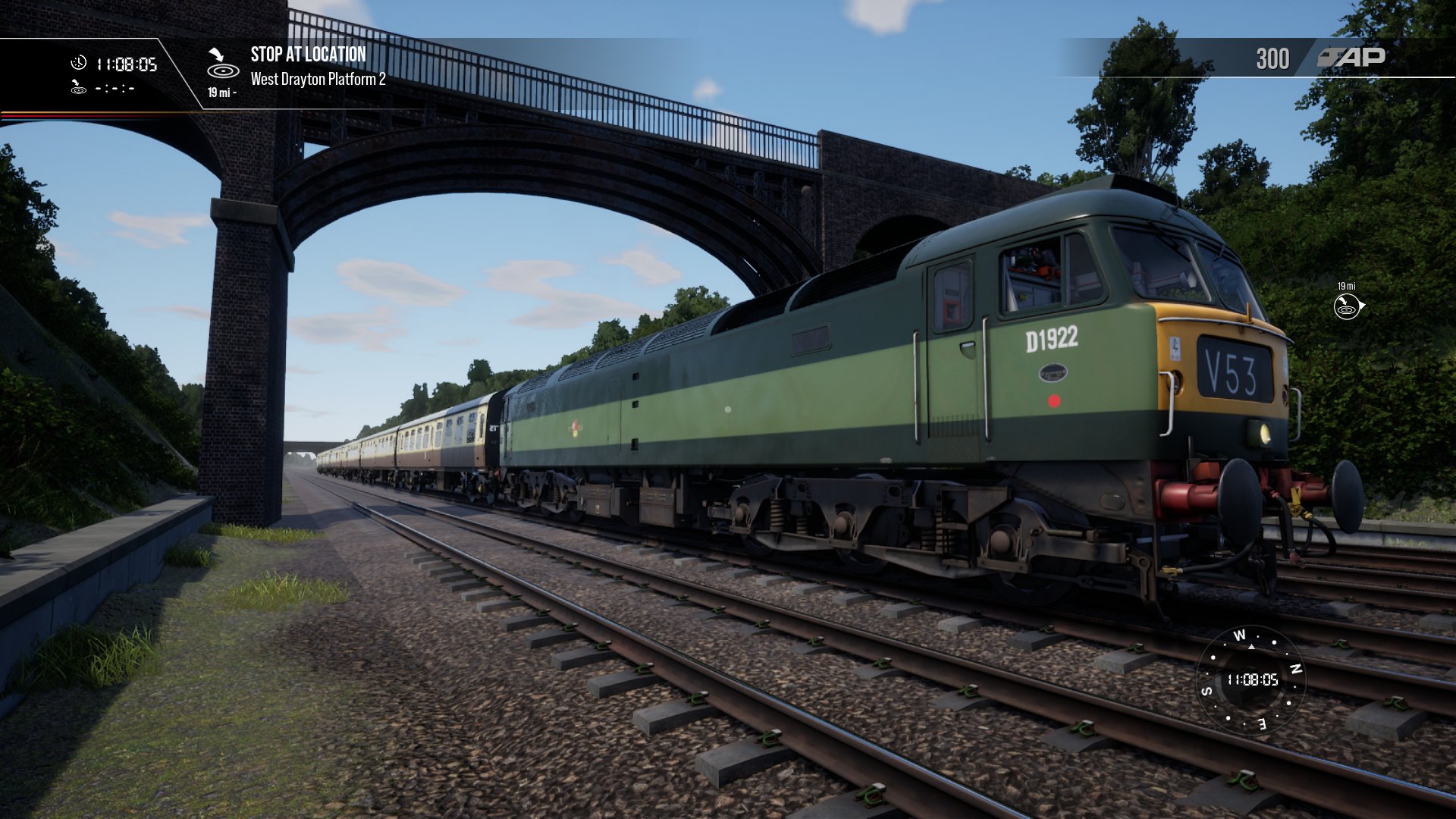Click the objective target icon in the top bar
The image size is (1456, 819).
tap(222, 65)
